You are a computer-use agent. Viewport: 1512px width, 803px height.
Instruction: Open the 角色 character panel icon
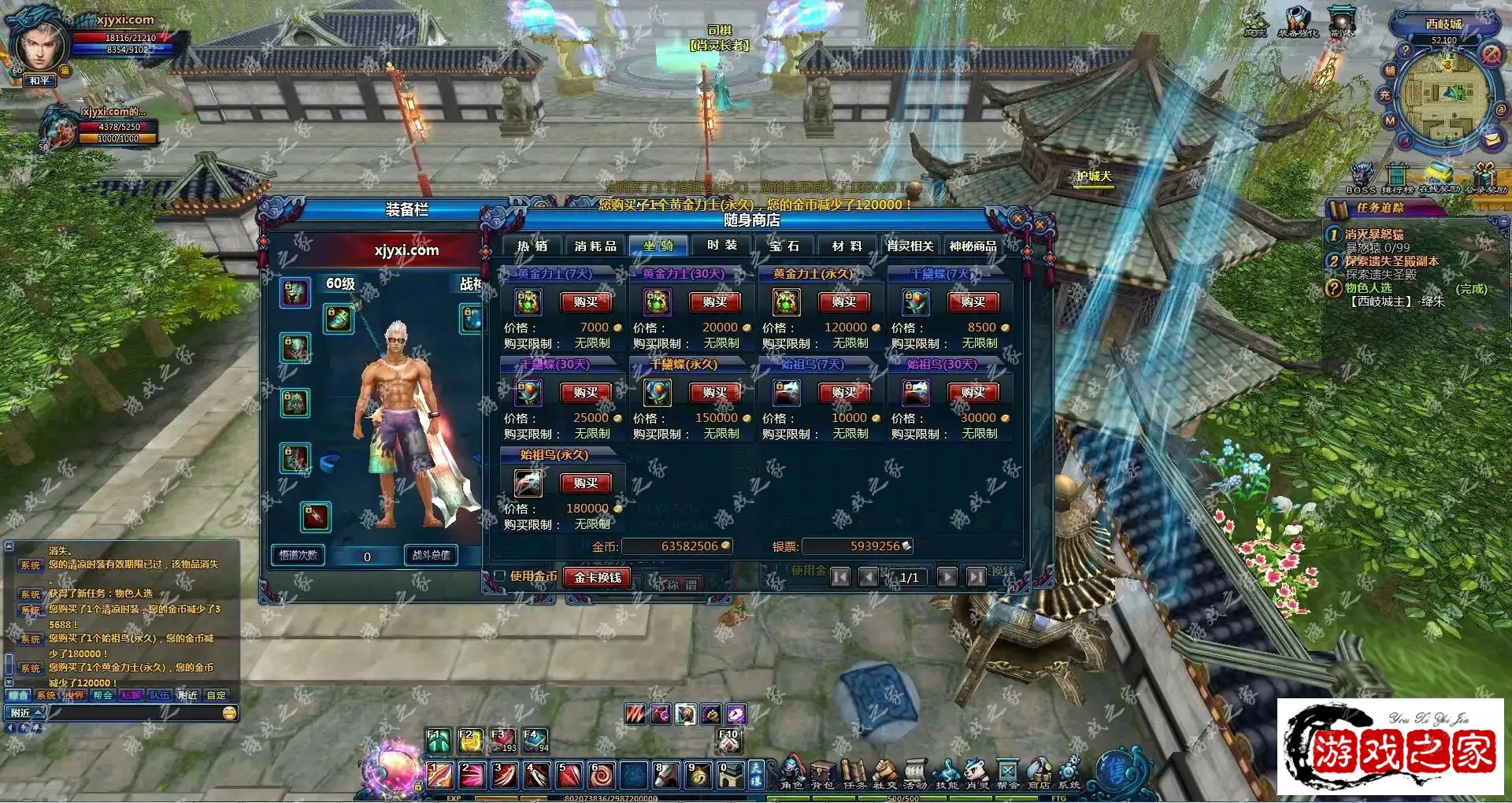[x=791, y=773]
